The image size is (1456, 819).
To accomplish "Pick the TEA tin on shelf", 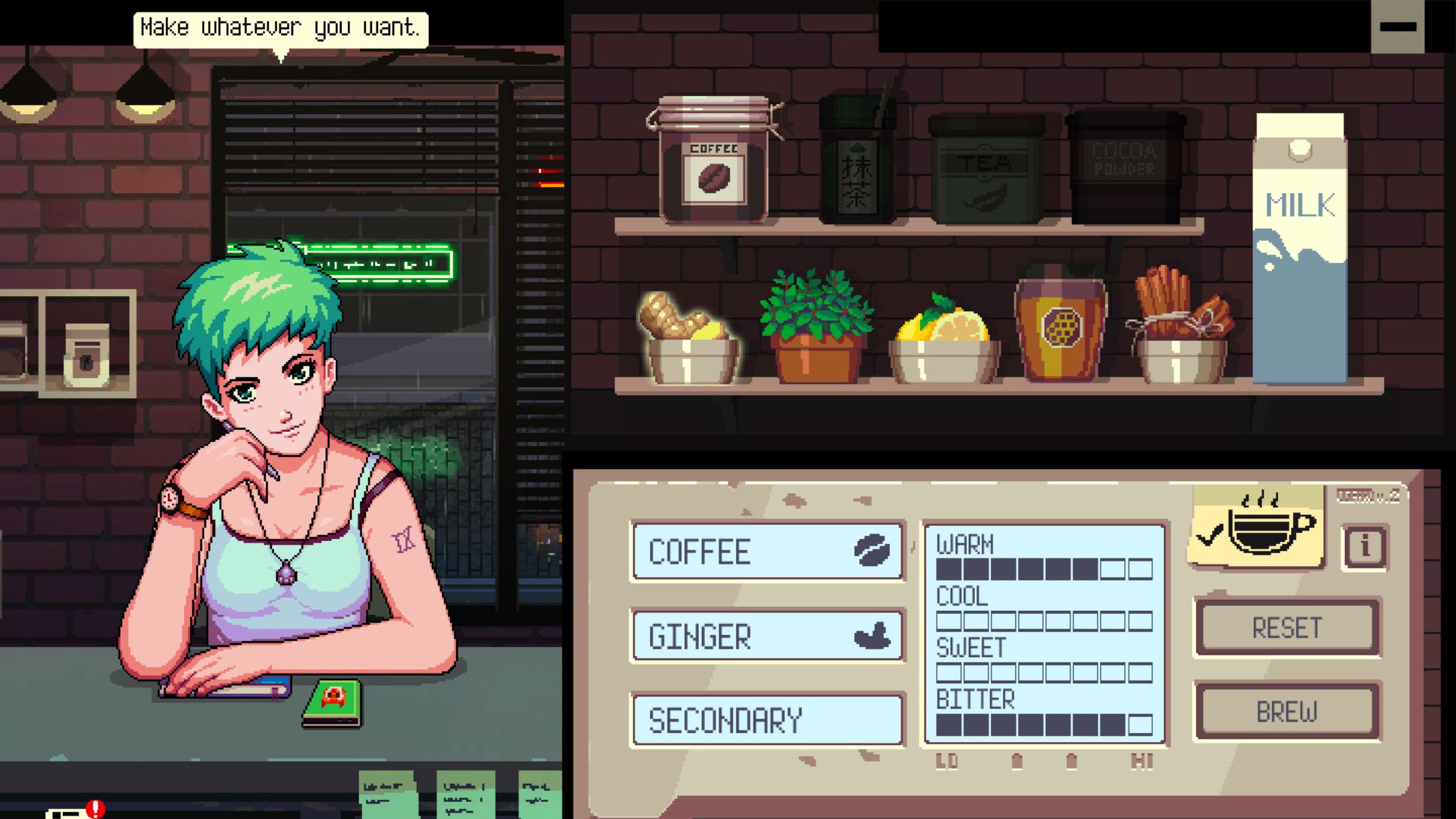I will [985, 170].
